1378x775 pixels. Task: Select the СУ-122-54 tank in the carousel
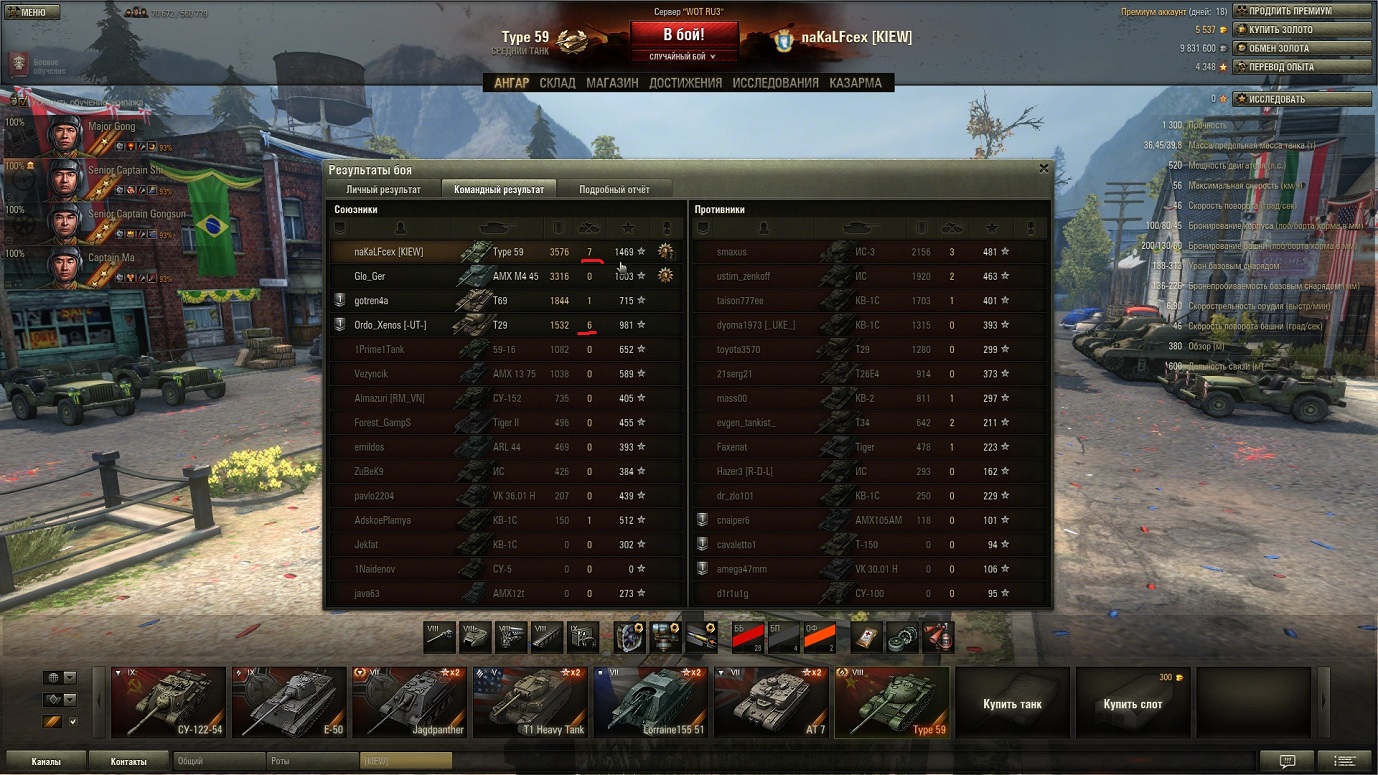pos(169,702)
